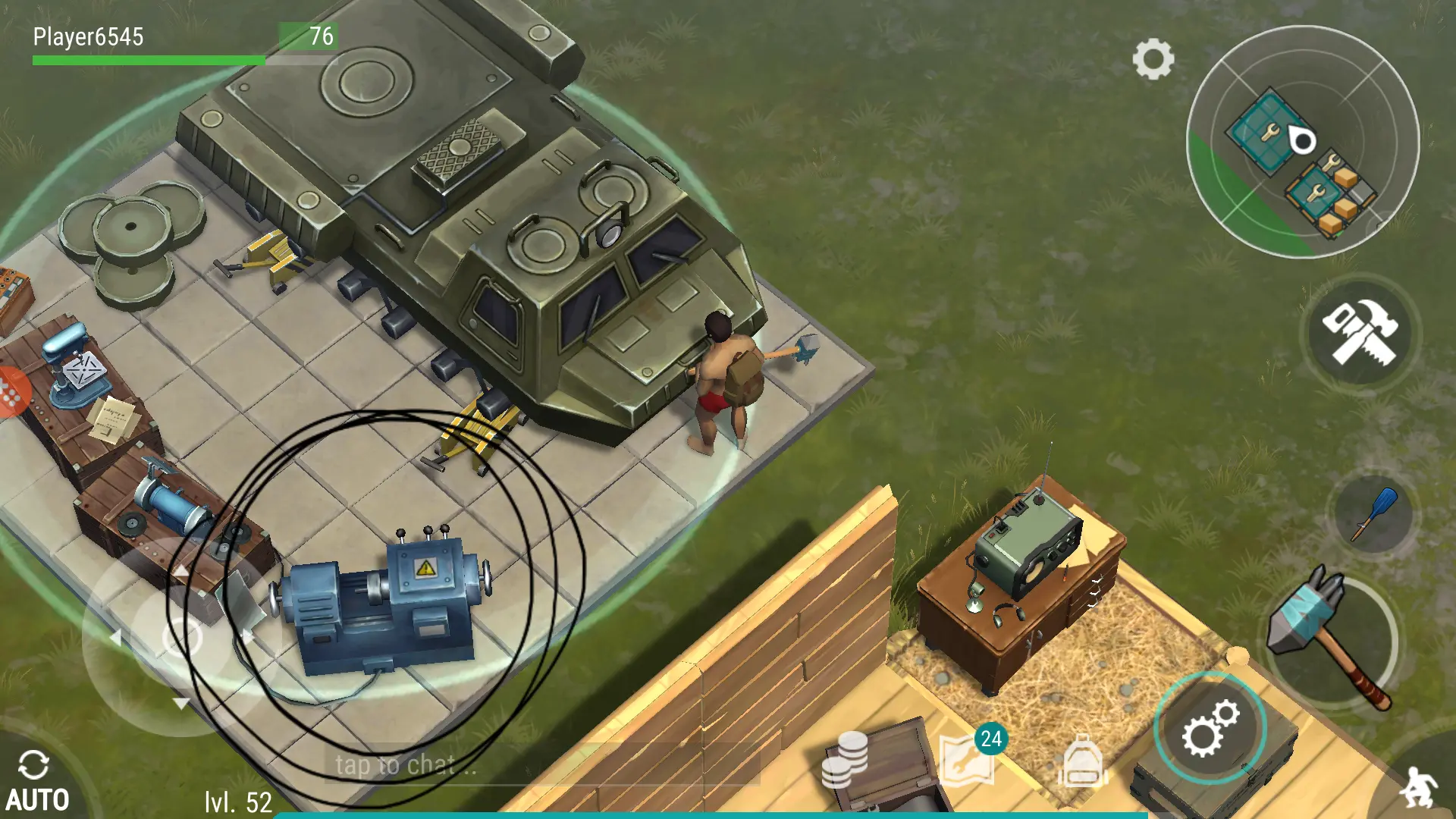This screenshot has width=1456, height=819.
Task: Attack with the hammer weapon button
Action: tap(1332, 637)
